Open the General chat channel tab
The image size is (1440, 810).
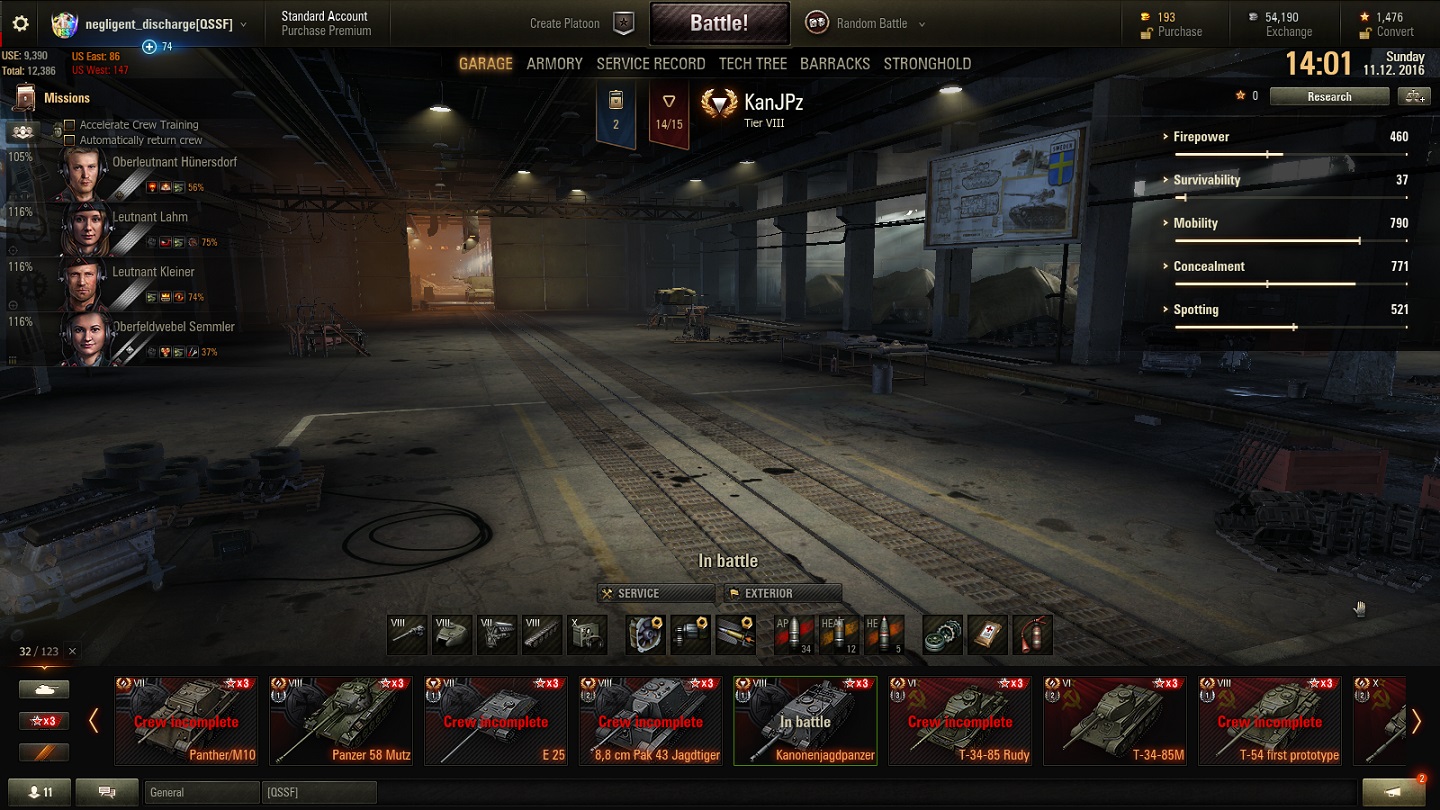click(200, 793)
